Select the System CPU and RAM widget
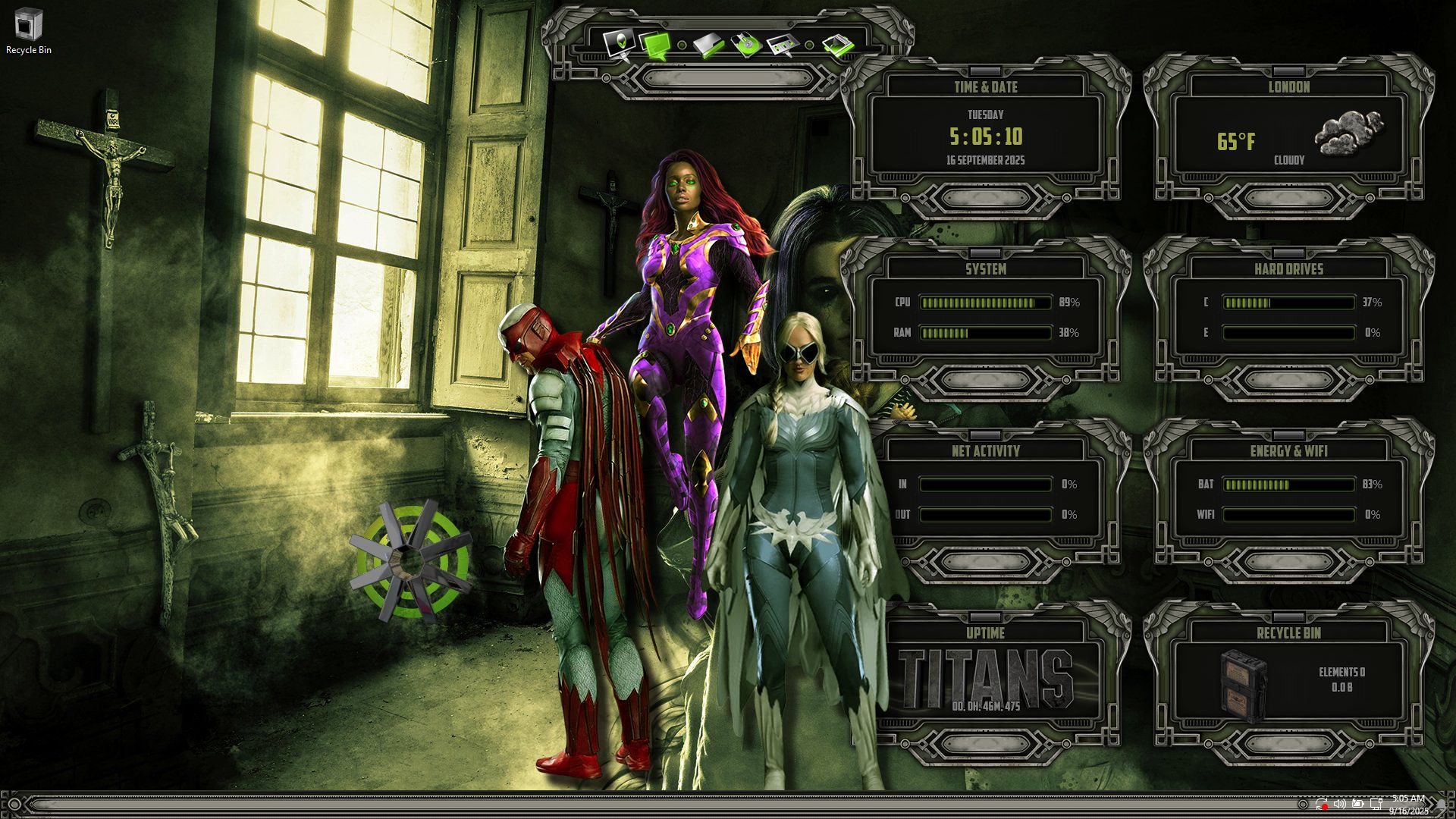Viewport: 1456px width, 819px height. click(x=985, y=317)
